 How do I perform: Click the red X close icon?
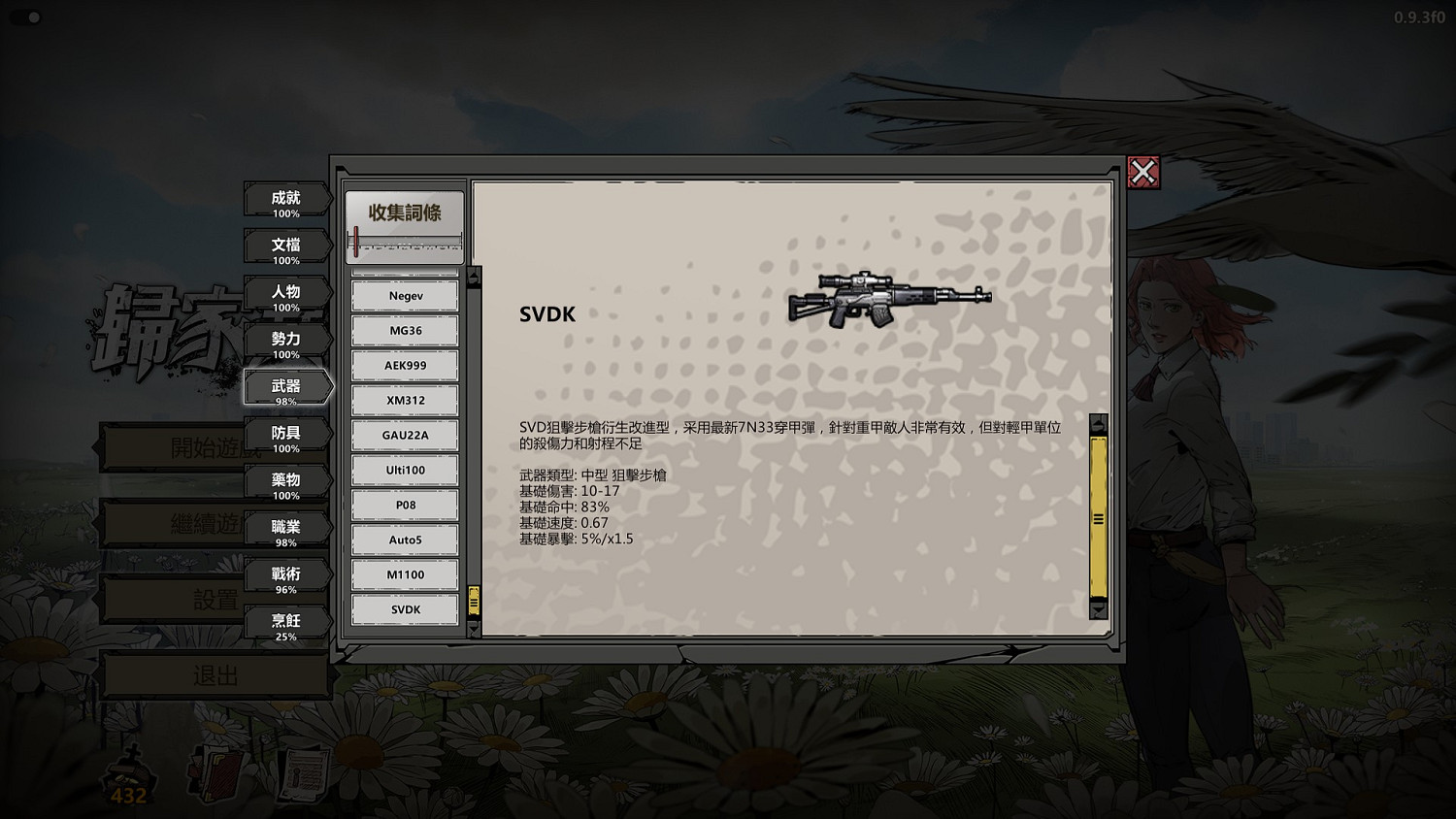(x=1145, y=173)
